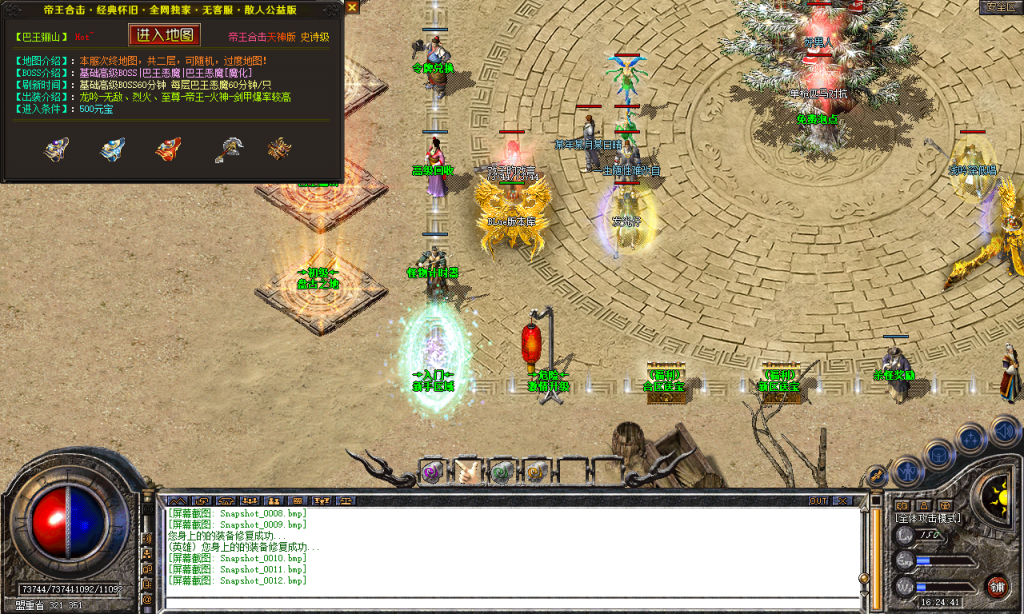This screenshot has height=614, width=1024.
Task: Select the golden armor reward icon
Action: pos(279,150)
